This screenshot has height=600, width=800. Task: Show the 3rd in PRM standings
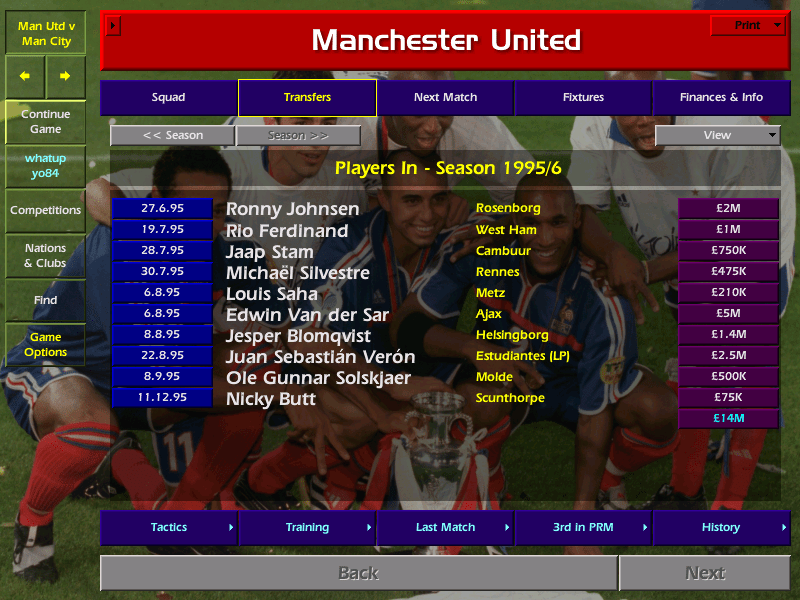583,527
